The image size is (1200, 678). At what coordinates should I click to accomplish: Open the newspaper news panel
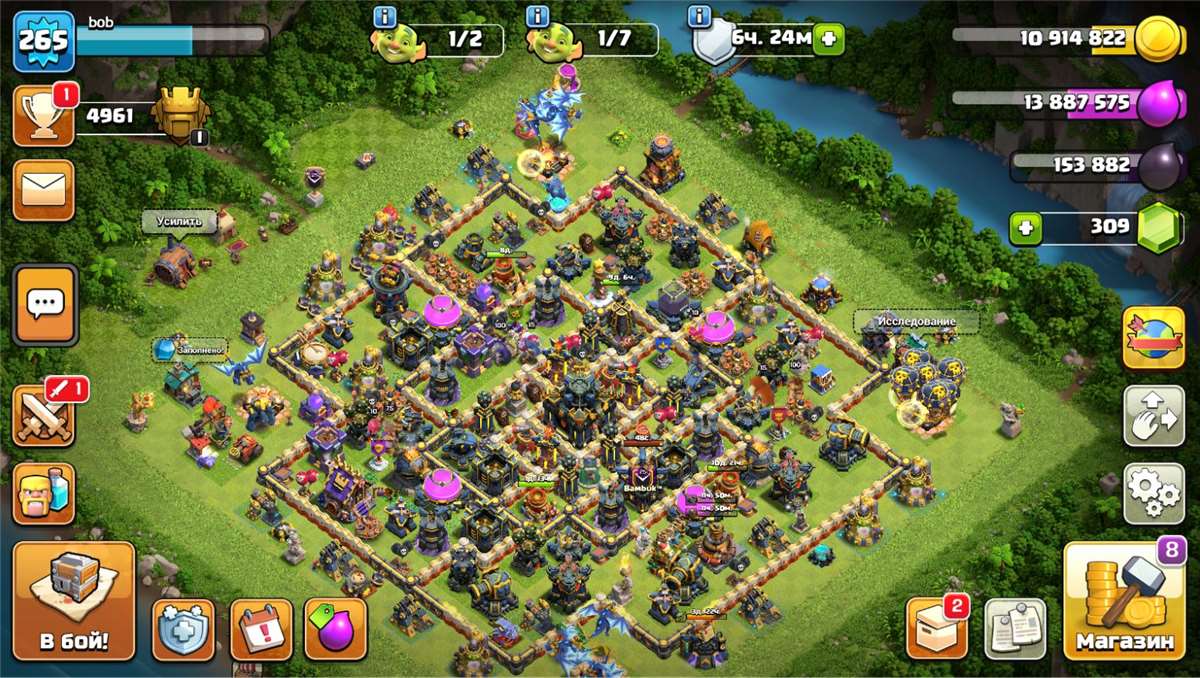[1015, 629]
